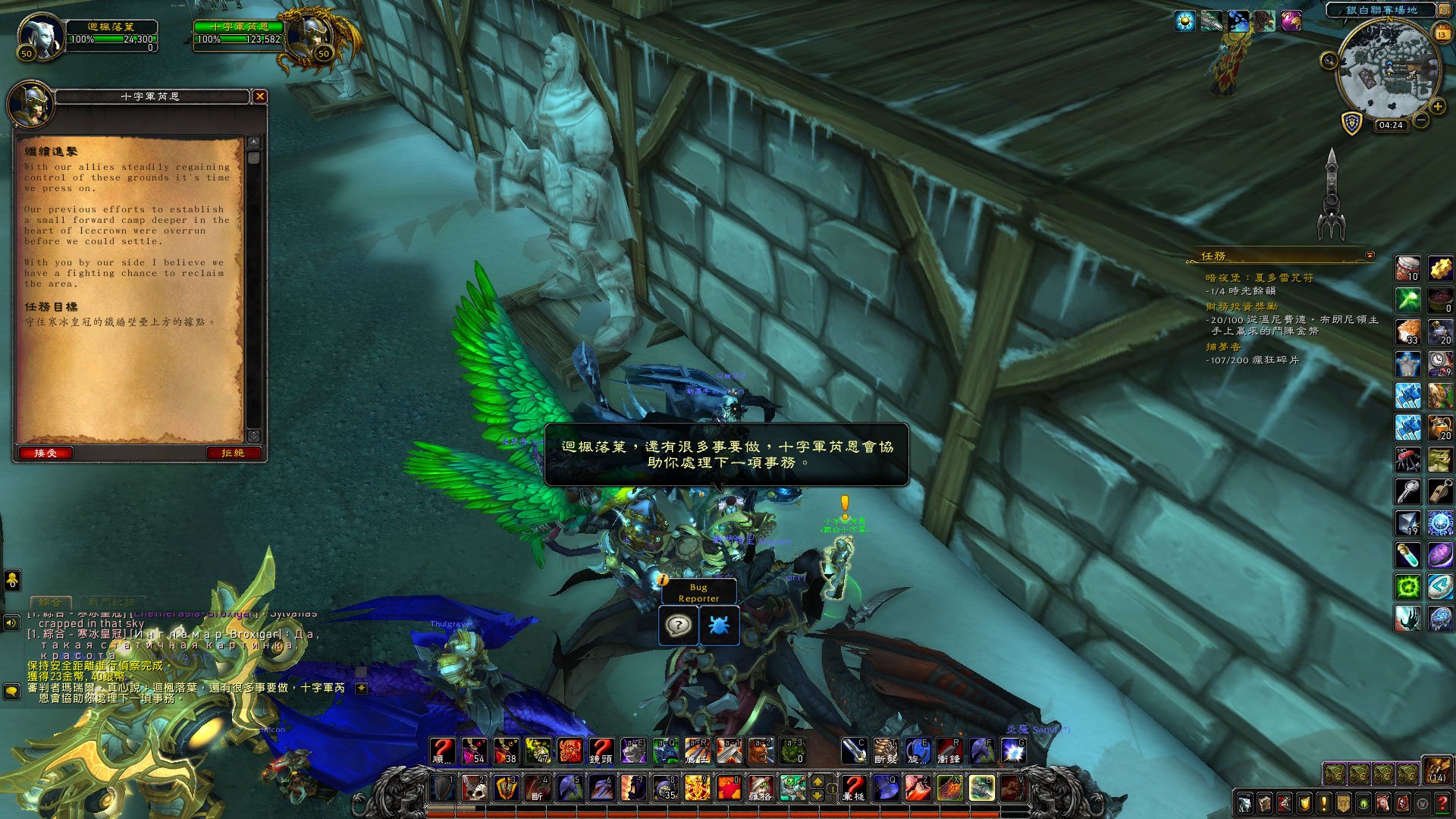Viewport: 1456px width, 819px height.
Task: Switch to the 戰鬥紀錄 chat tab
Action: tap(111, 602)
